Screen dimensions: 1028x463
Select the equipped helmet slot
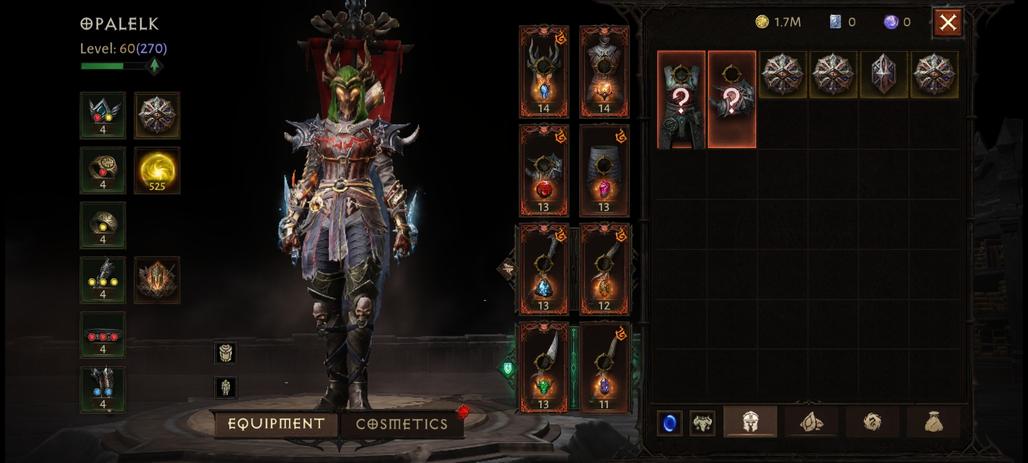544,70
